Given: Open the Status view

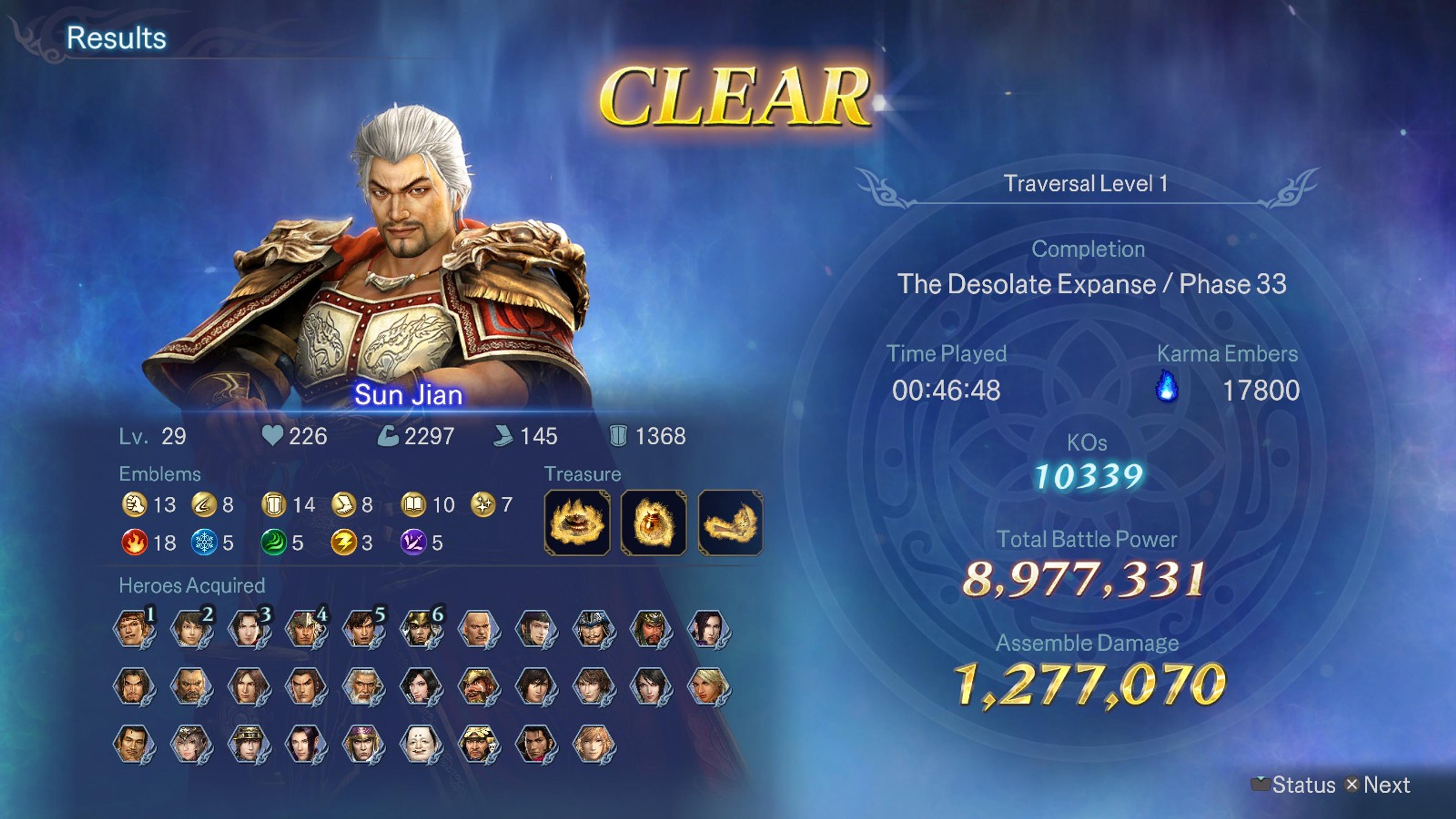Looking at the screenshot, I should (1294, 784).
